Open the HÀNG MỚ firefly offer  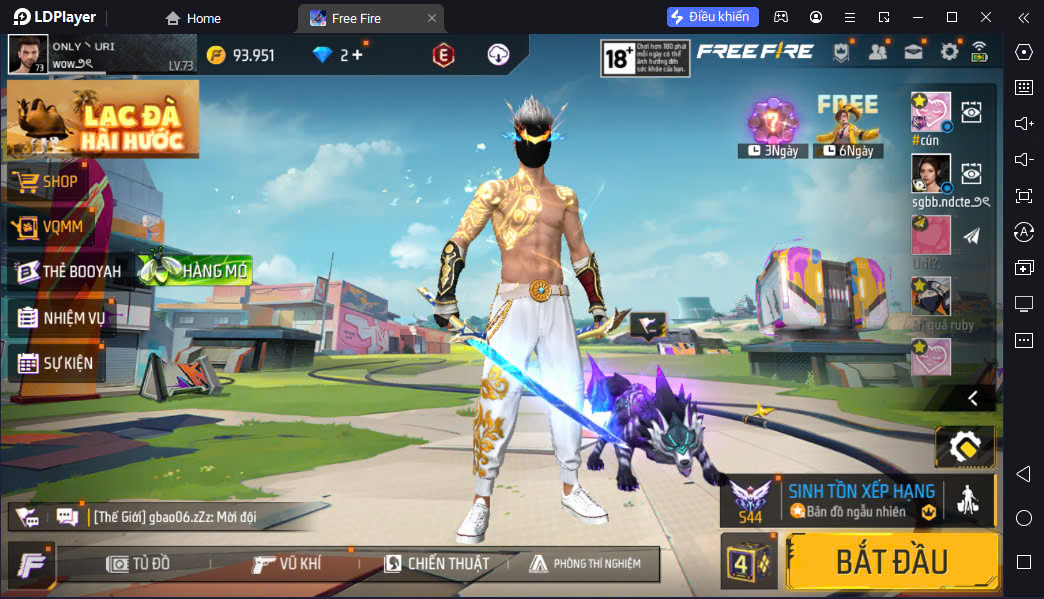(196, 269)
